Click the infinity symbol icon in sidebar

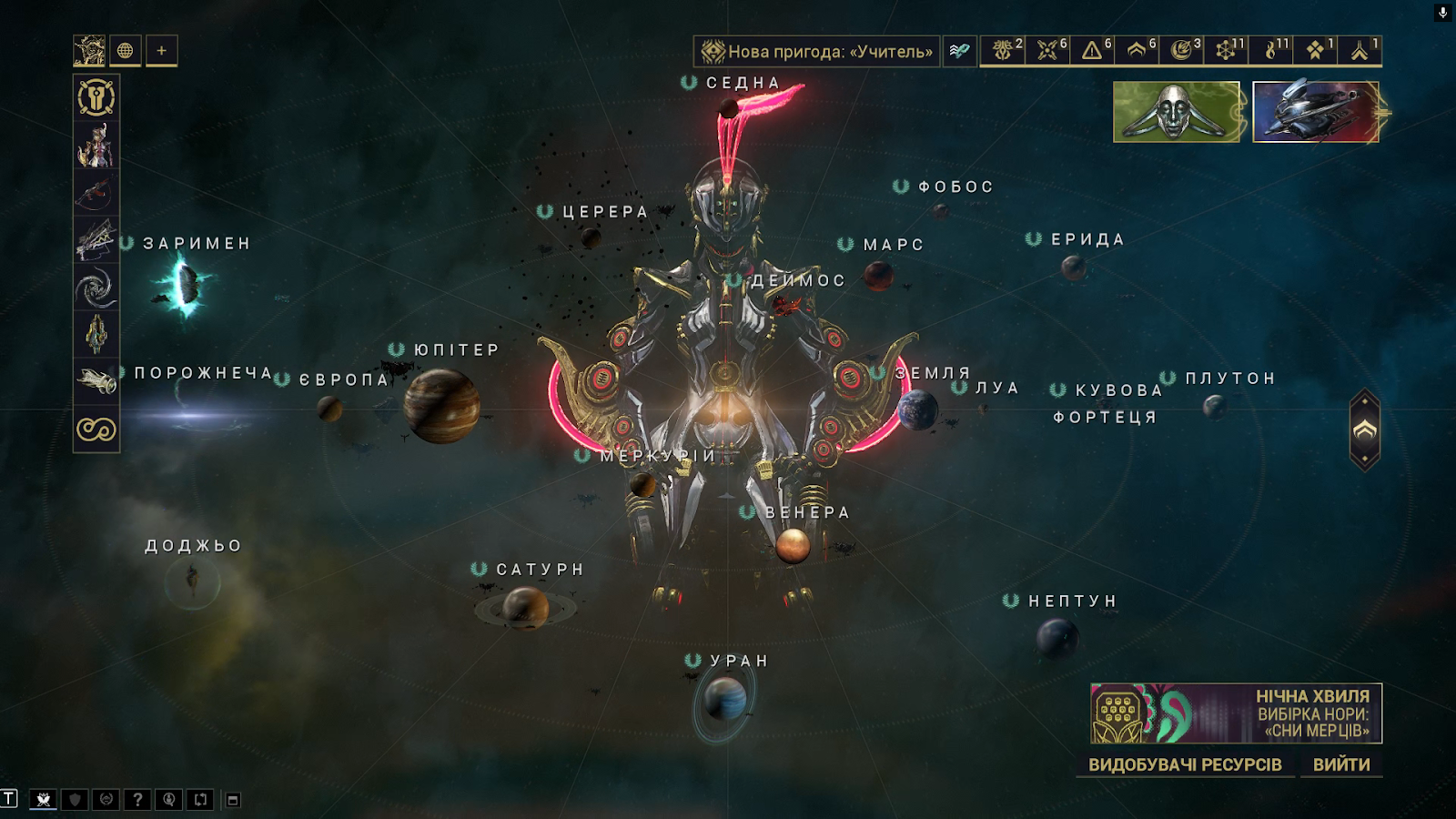click(96, 430)
